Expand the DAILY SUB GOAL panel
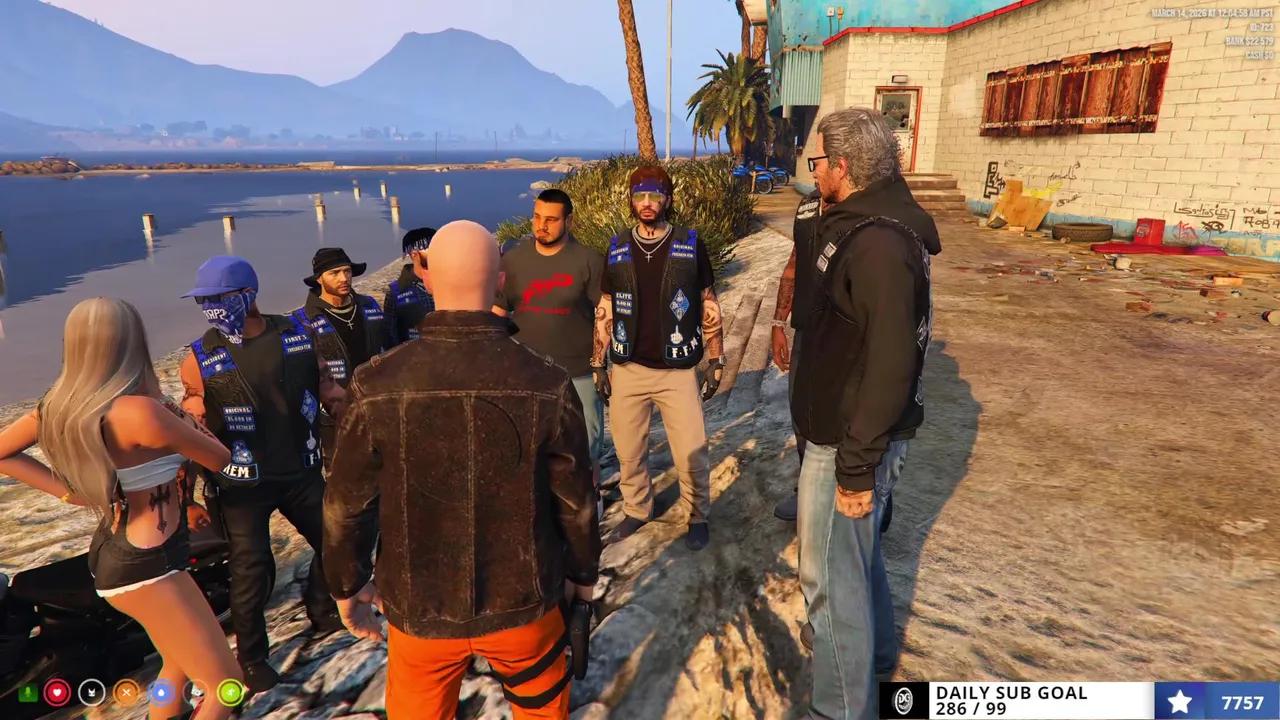This screenshot has width=1280, height=720. [1010, 699]
